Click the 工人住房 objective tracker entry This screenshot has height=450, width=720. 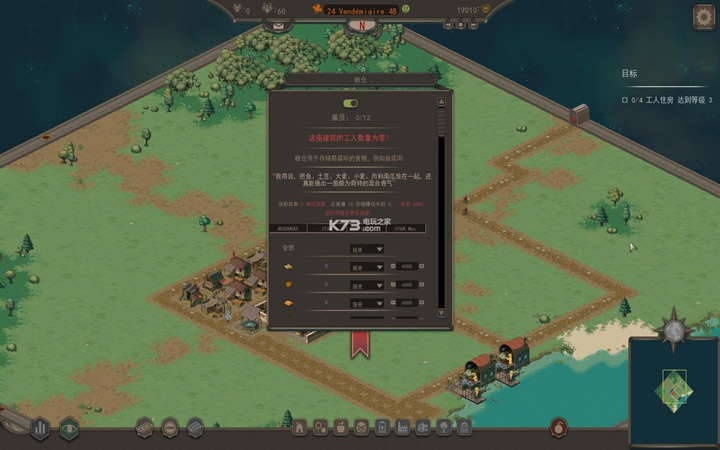click(668, 100)
